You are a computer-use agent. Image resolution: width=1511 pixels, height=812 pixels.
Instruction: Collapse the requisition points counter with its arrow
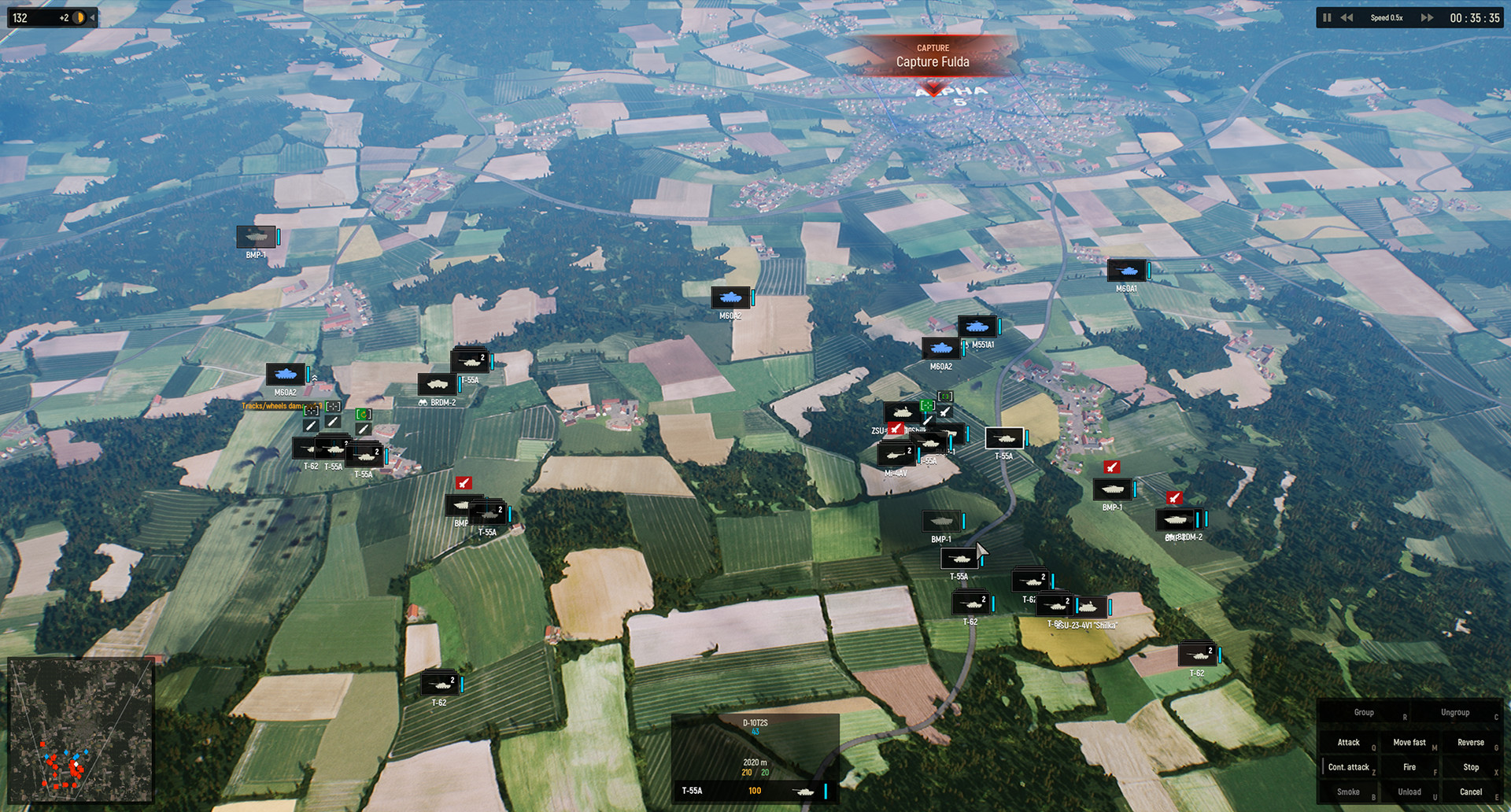(93, 17)
